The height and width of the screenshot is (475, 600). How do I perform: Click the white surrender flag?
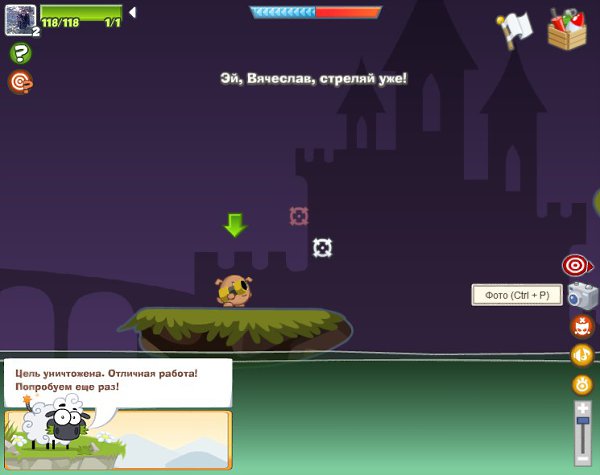tap(514, 29)
